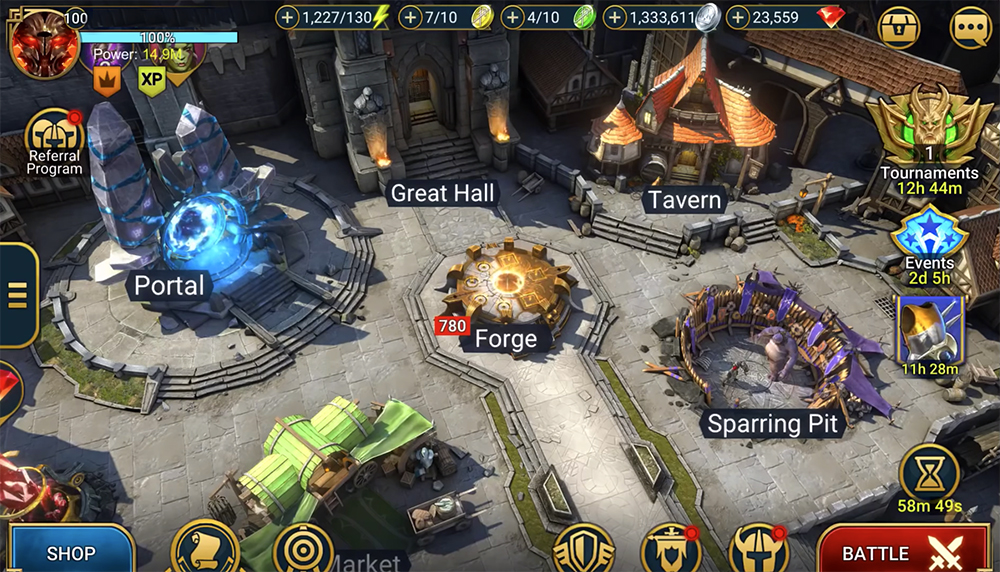This screenshot has height=572, width=1000.
Task: Open the chat speech bubble
Action: [970, 27]
